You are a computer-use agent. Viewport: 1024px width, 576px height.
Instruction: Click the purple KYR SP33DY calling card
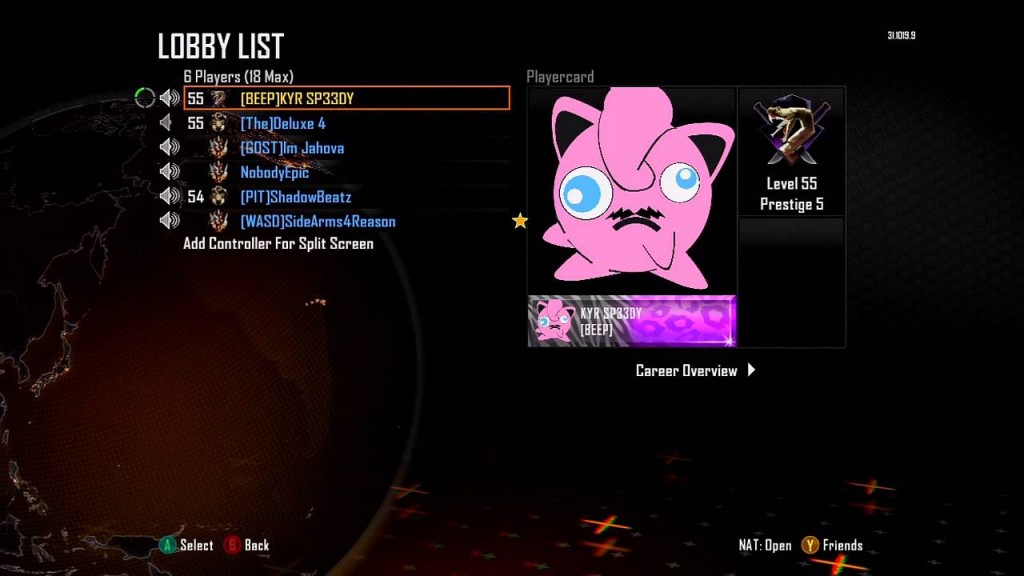(x=631, y=321)
